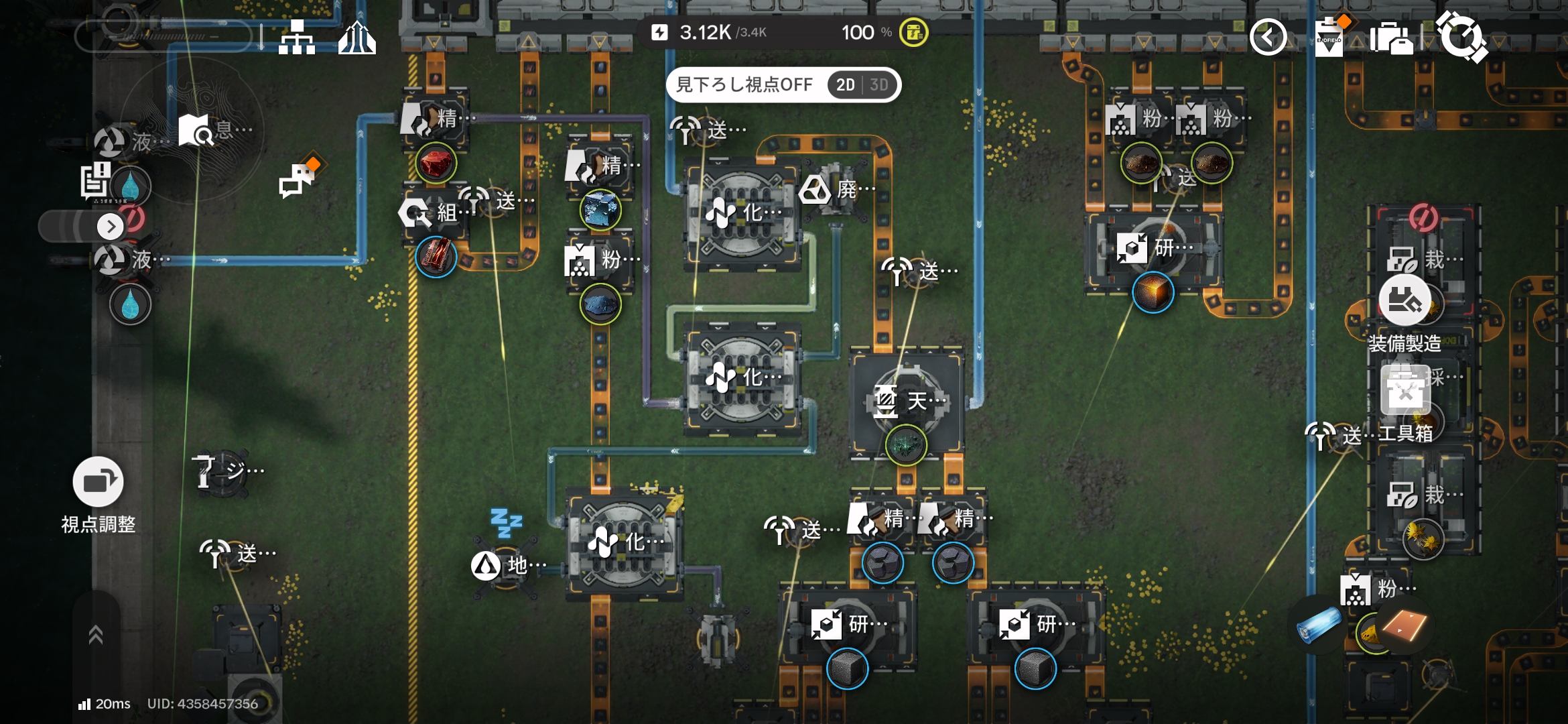Open the hierarchy tree network icon
Image resolution: width=1568 pixels, height=724 pixels.
(297, 38)
